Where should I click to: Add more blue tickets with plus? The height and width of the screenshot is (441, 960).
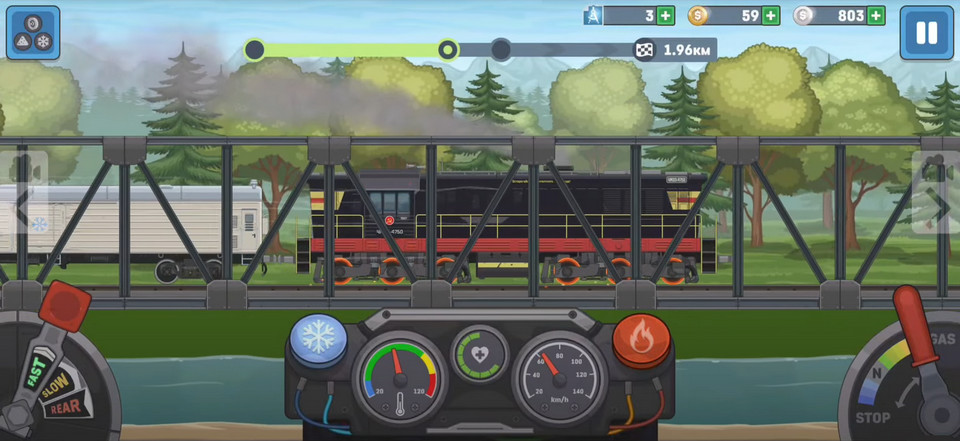(666, 16)
